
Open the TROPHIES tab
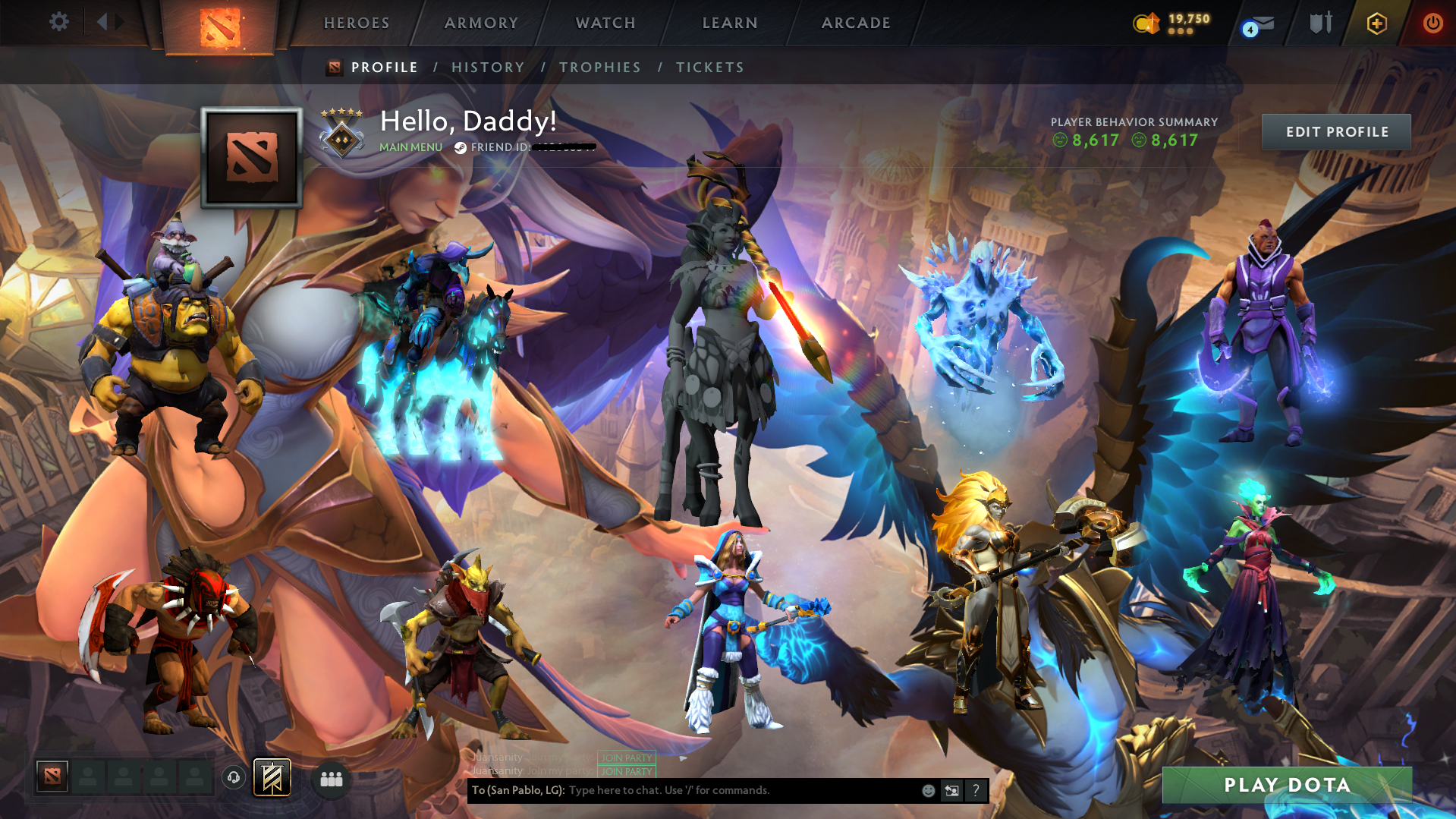[x=599, y=67]
